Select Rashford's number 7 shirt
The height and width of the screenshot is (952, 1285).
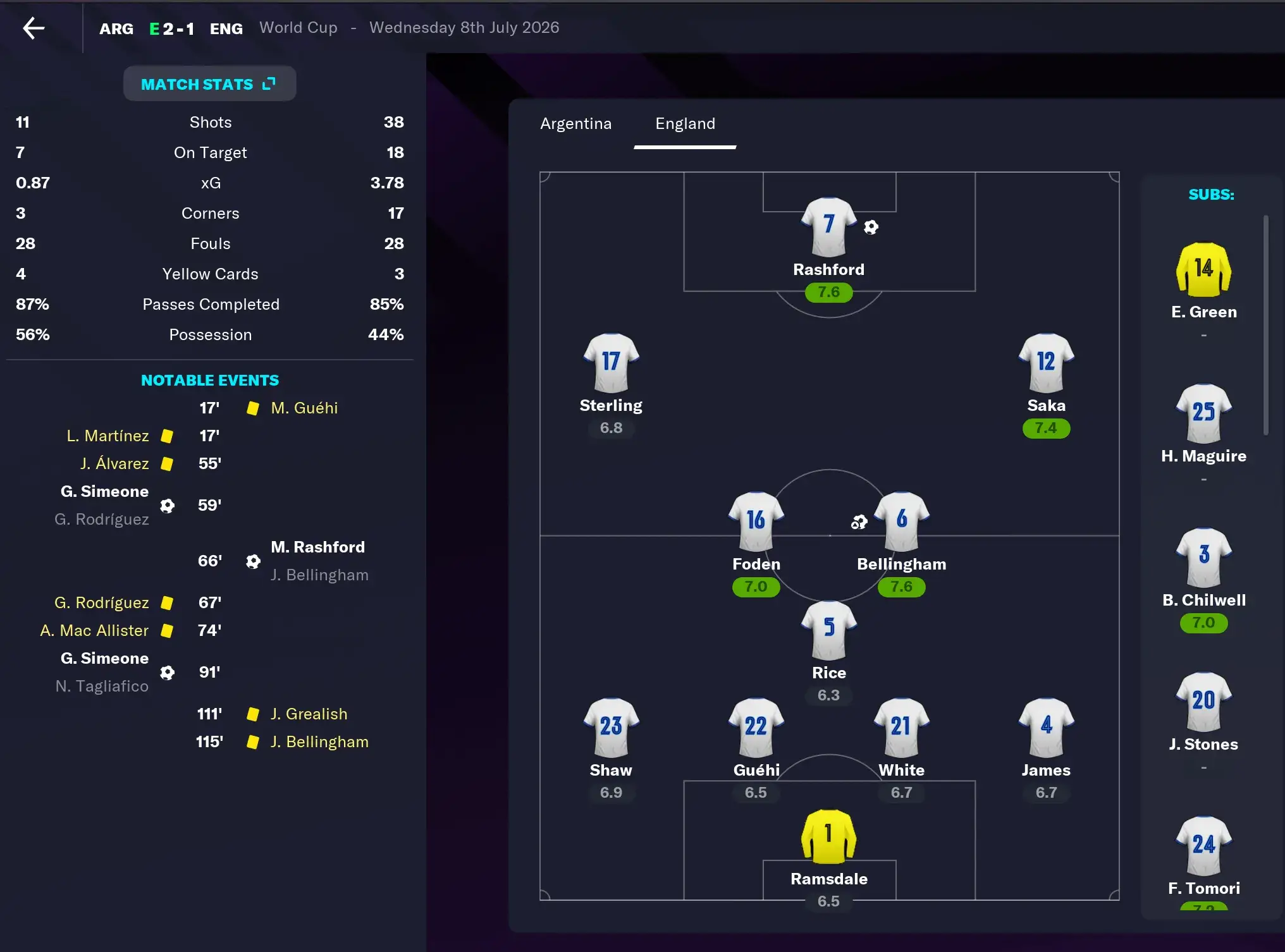(828, 228)
